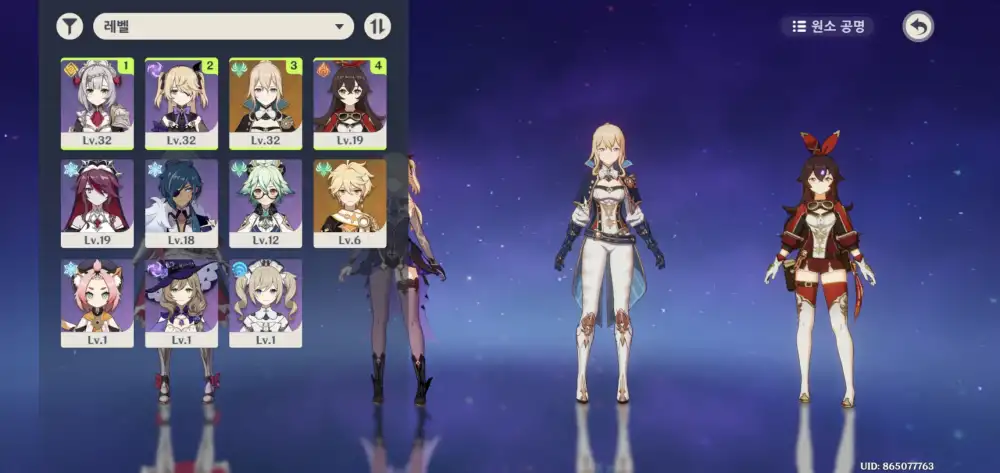
Task: Toggle the sort order arrows button
Action: [377, 26]
